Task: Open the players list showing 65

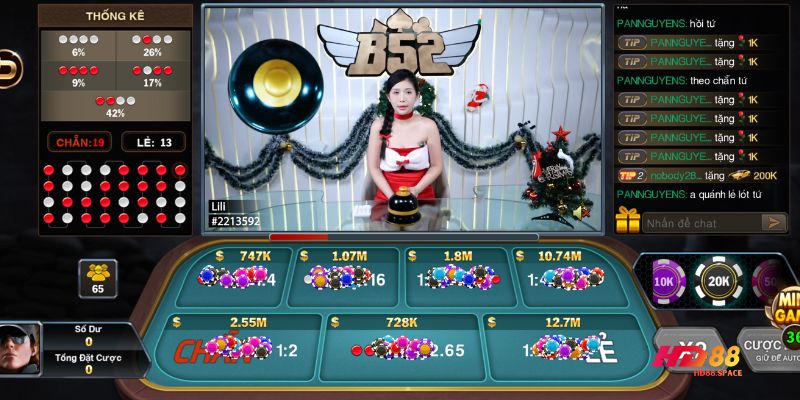Action: [97, 277]
